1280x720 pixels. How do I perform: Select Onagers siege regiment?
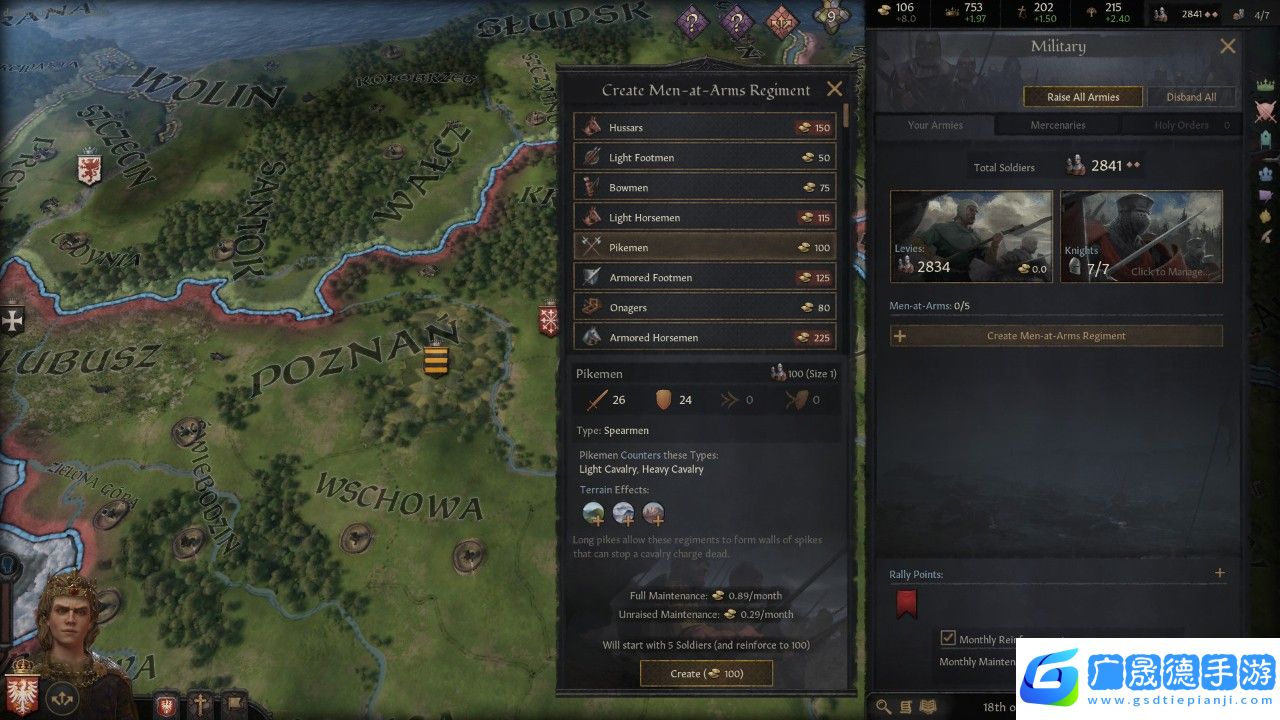tap(705, 307)
